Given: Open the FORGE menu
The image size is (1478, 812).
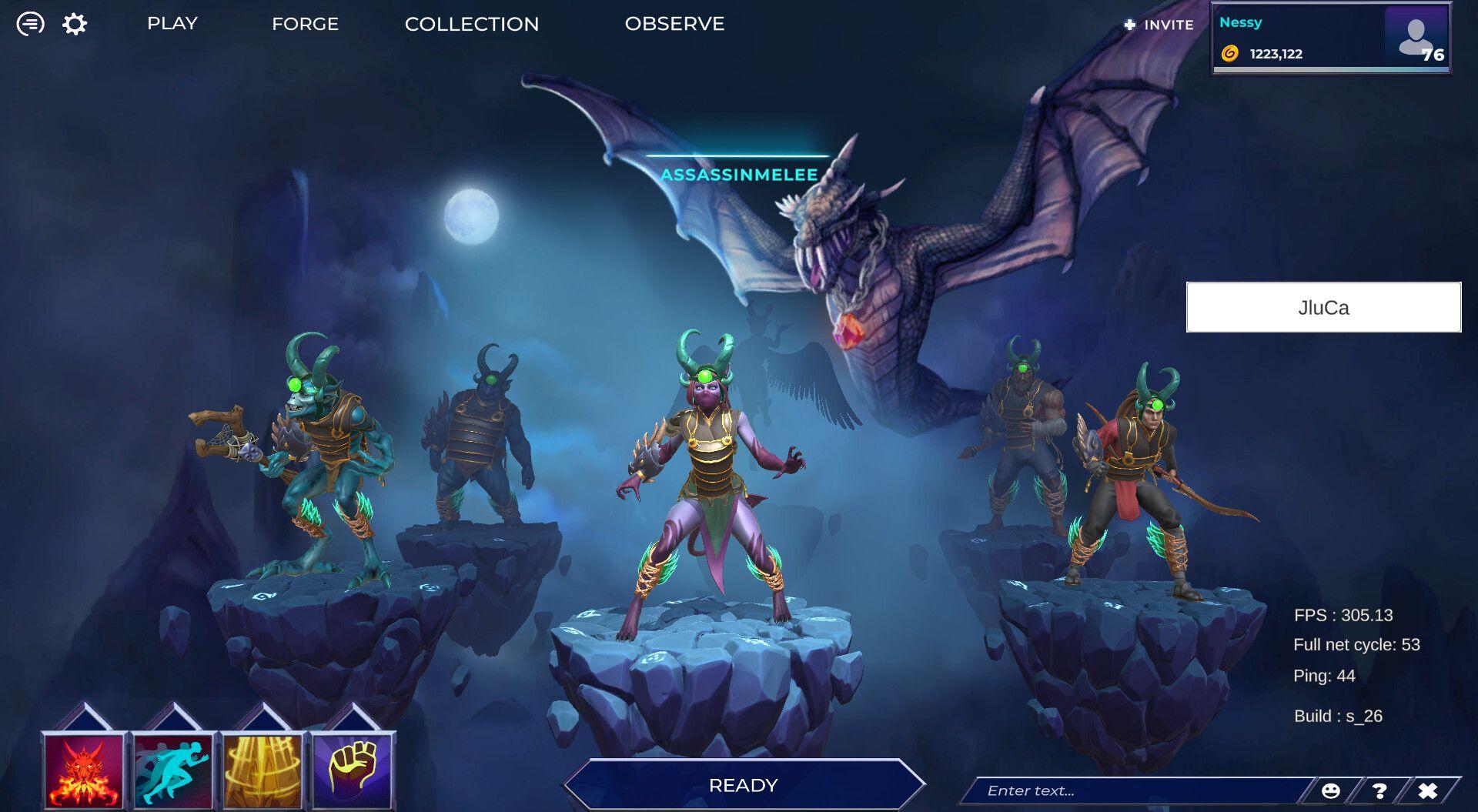Looking at the screenshot, I should (x=305, y=24).
